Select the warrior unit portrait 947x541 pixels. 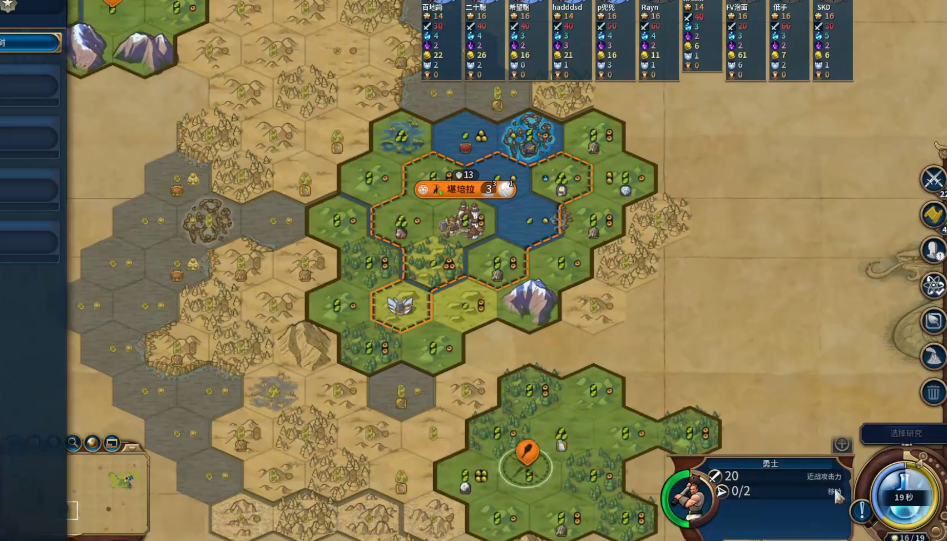(x=688, y=495)
